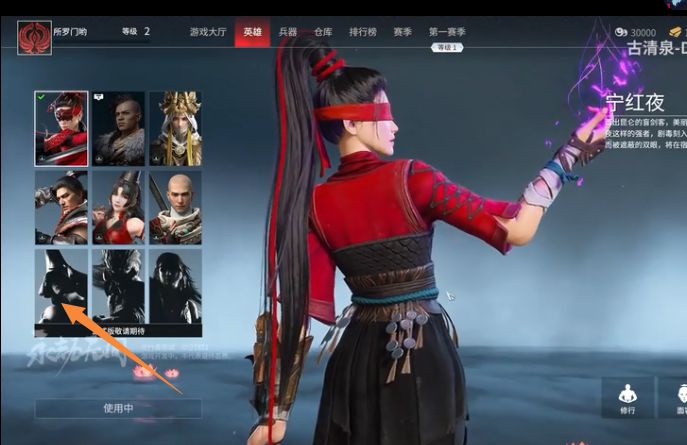Image resolution: width=687 pixels, height=445 pixels.
Task: Switch to the 兵器 weapons tab
Action: [x=287, y=32]
